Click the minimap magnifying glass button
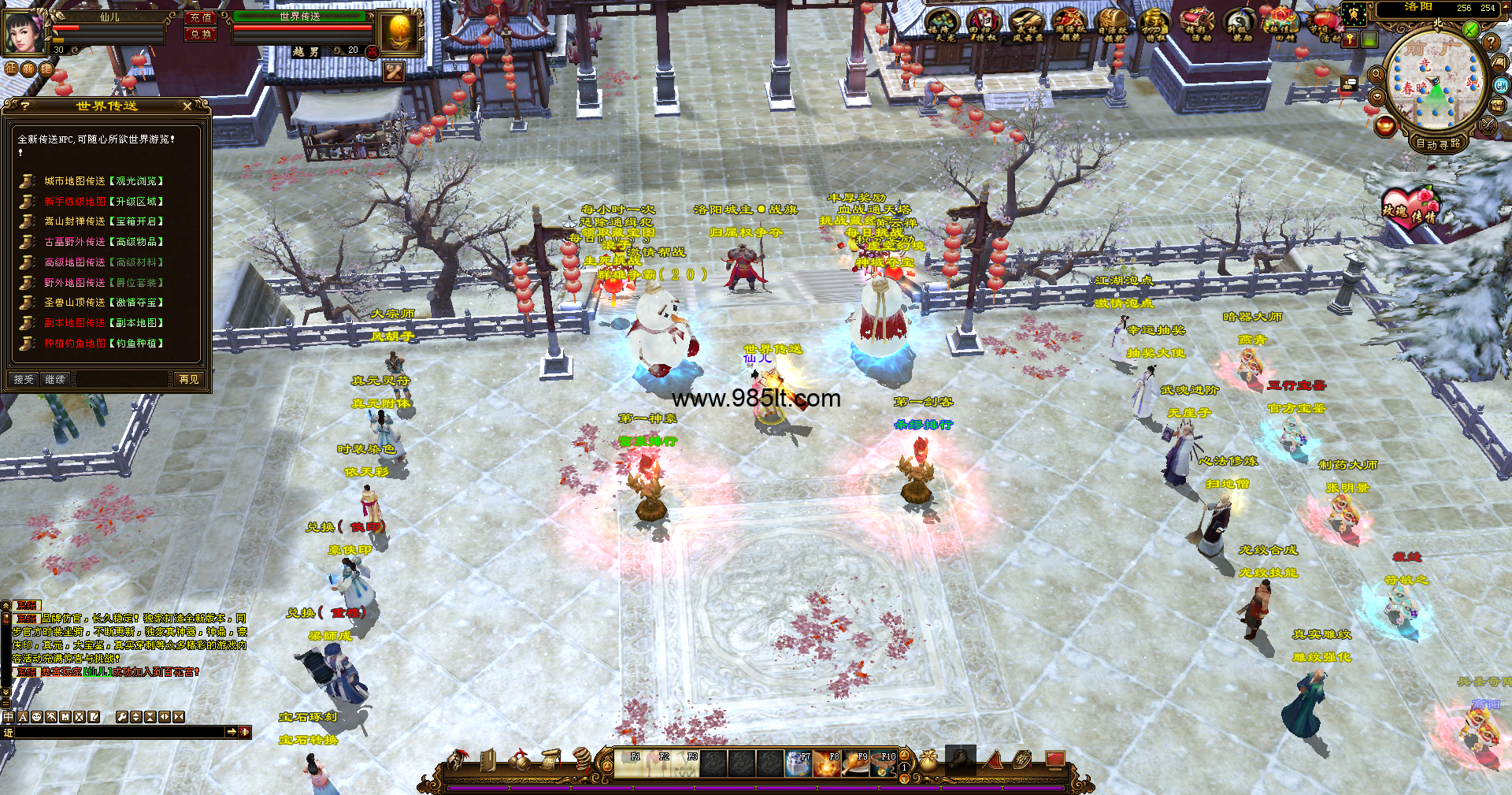Viewport: 1512px width, 795px height. point(1377,75)
